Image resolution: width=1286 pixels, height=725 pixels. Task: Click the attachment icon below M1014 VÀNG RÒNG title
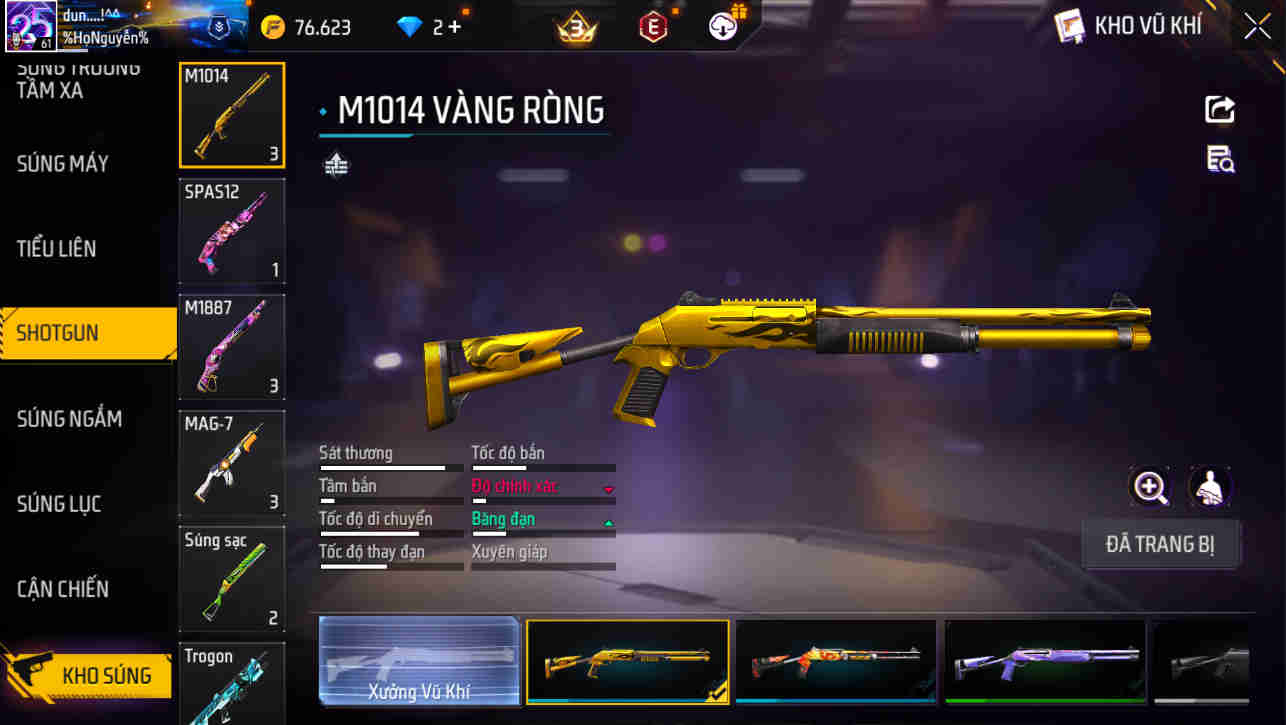click(336, 163)
